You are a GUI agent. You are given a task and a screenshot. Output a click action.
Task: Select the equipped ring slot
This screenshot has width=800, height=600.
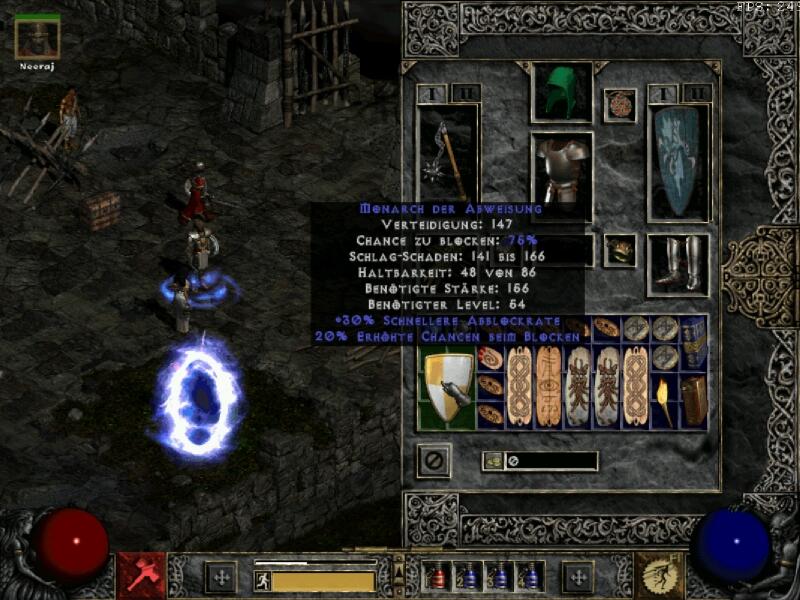click(x=620, y=249)
